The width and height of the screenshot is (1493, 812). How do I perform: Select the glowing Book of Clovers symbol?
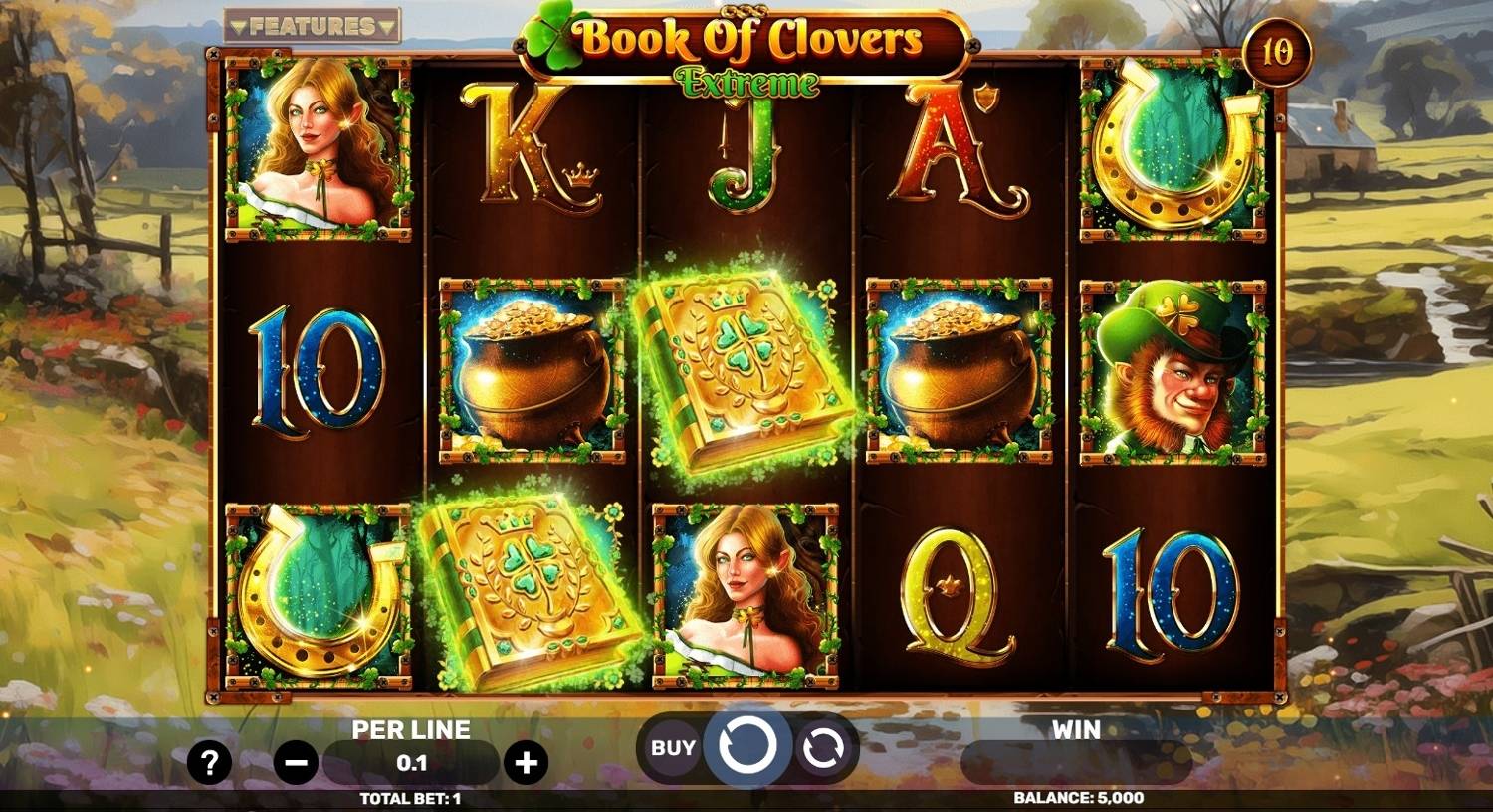click(x=745, y=373)
